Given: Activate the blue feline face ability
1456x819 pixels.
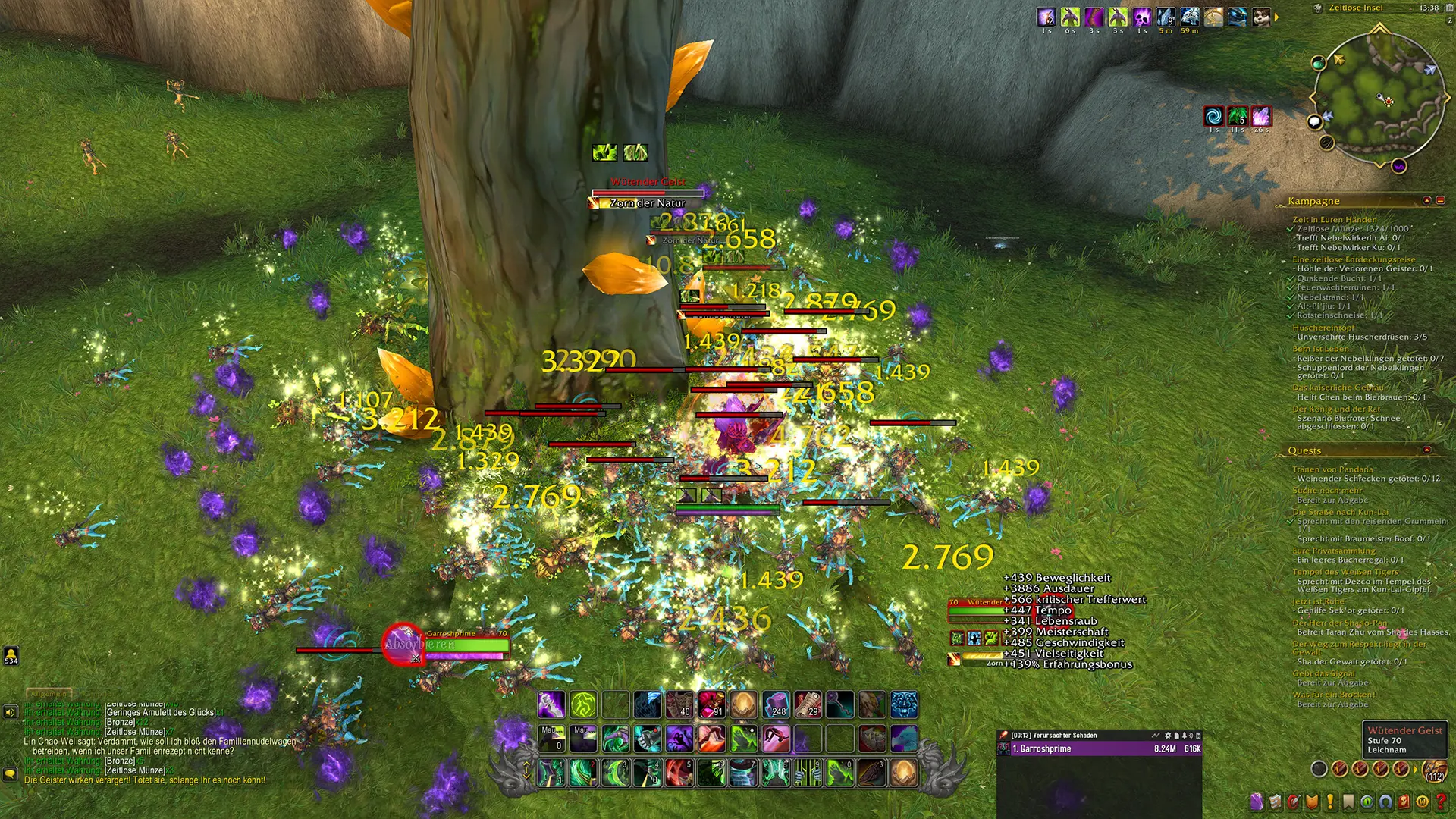Looking at the screenshot, I should [903, 704].
